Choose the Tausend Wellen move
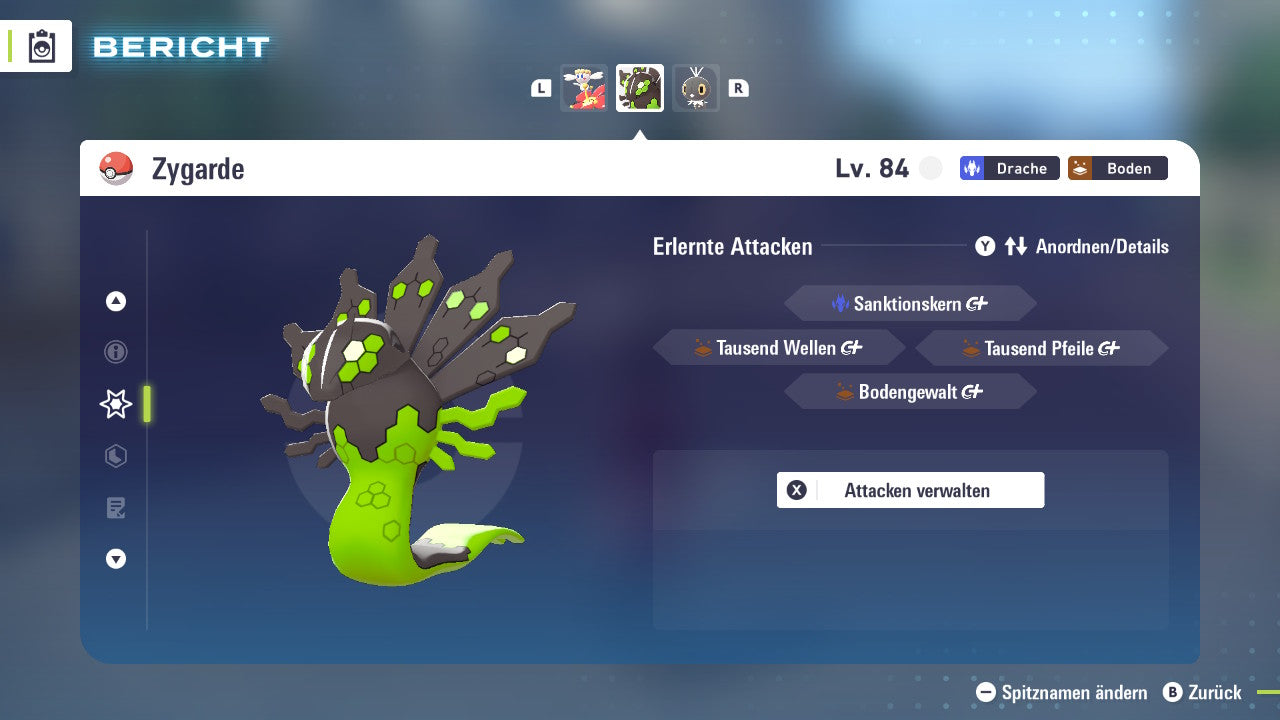The width and height of the screenshot is (1280, 720). 779,348
